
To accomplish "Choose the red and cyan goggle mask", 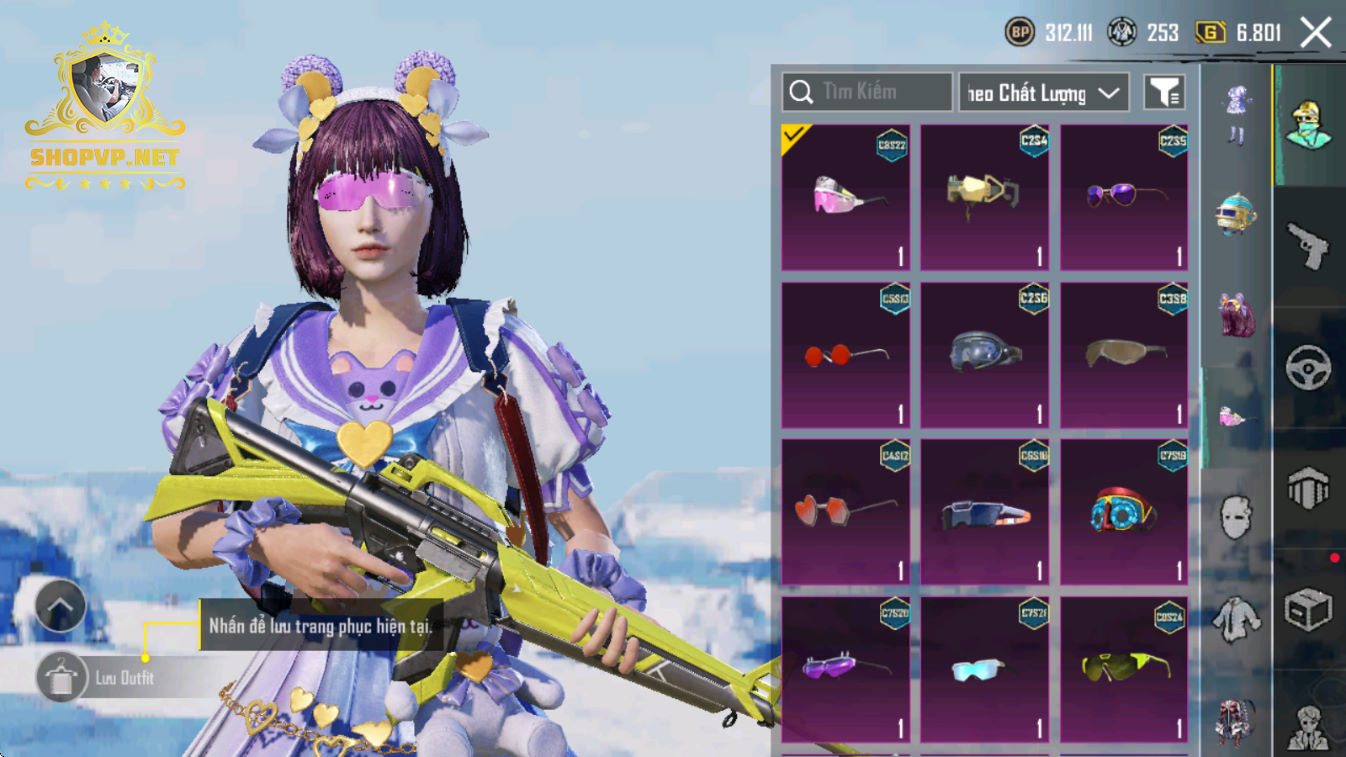I will 1124,512.
